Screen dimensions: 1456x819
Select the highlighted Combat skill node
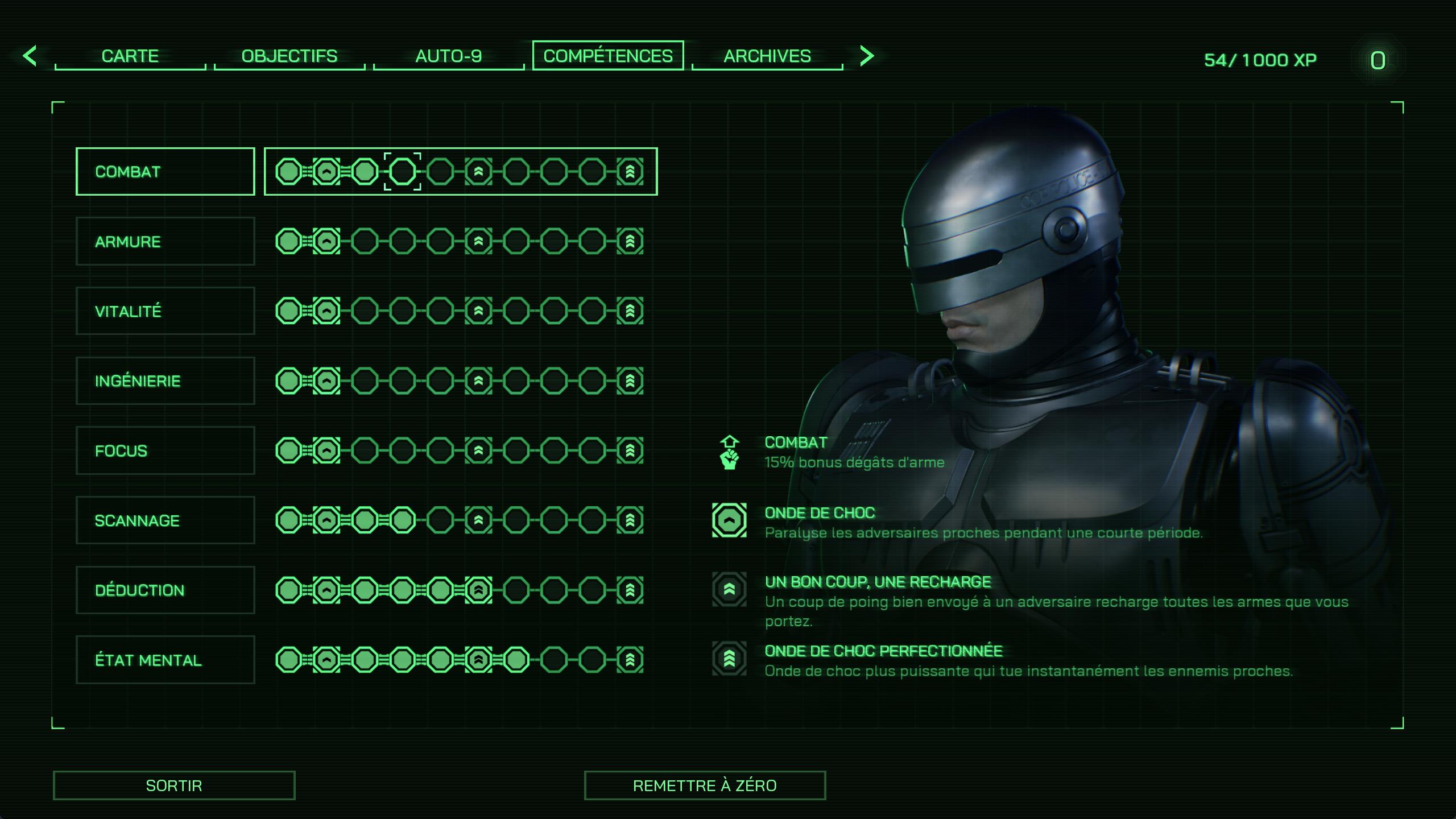click(402, 171)
